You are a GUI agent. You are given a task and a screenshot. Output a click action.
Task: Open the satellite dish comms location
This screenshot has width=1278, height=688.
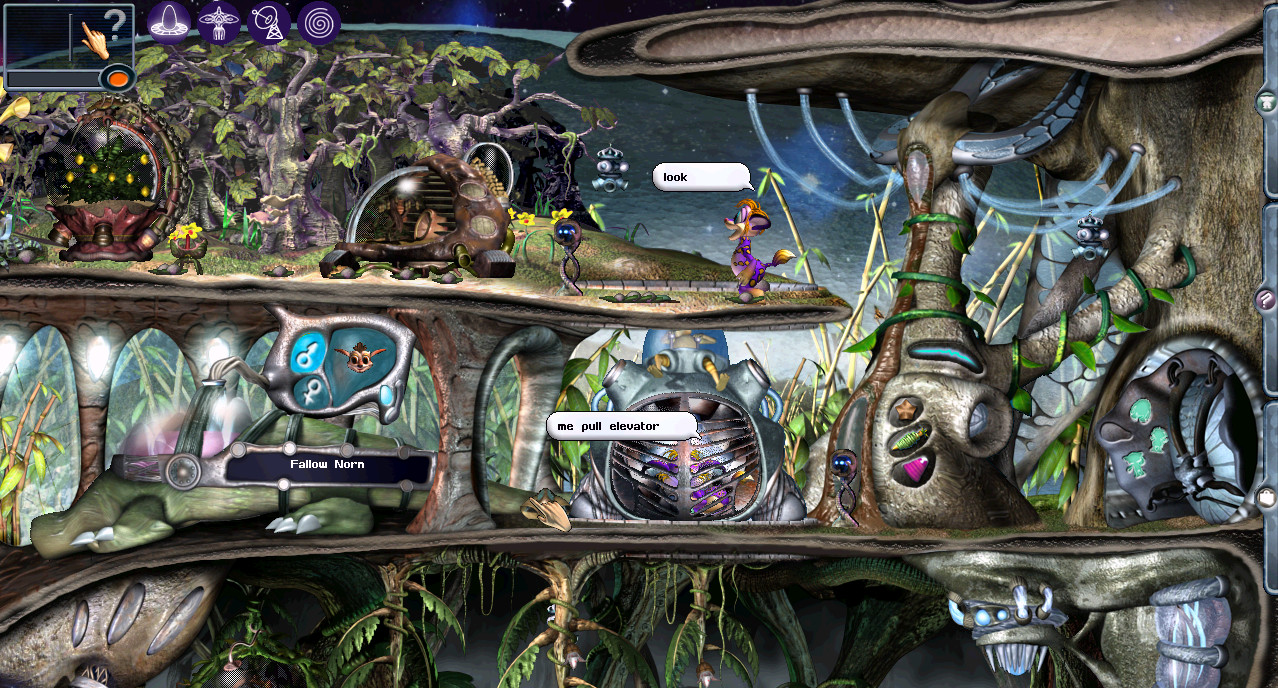click(268, 21)
